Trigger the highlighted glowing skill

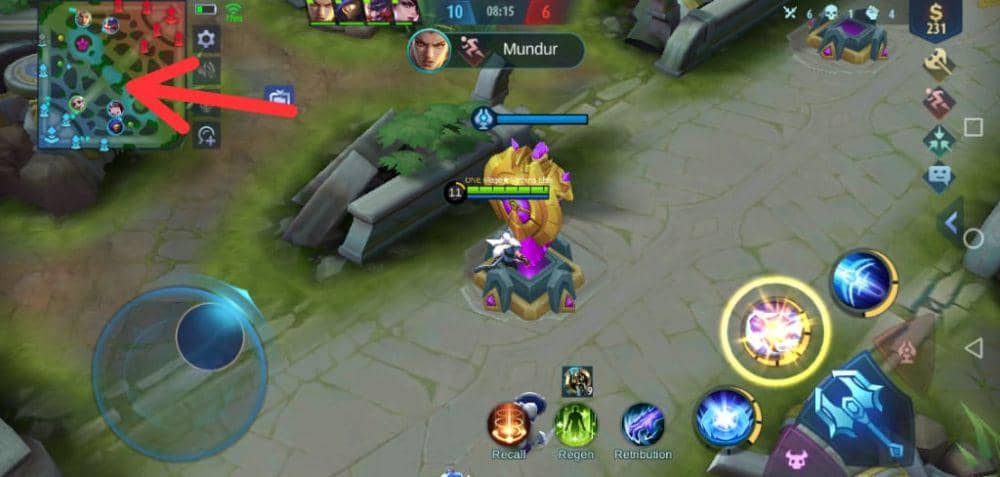click(x=775, y=331)
